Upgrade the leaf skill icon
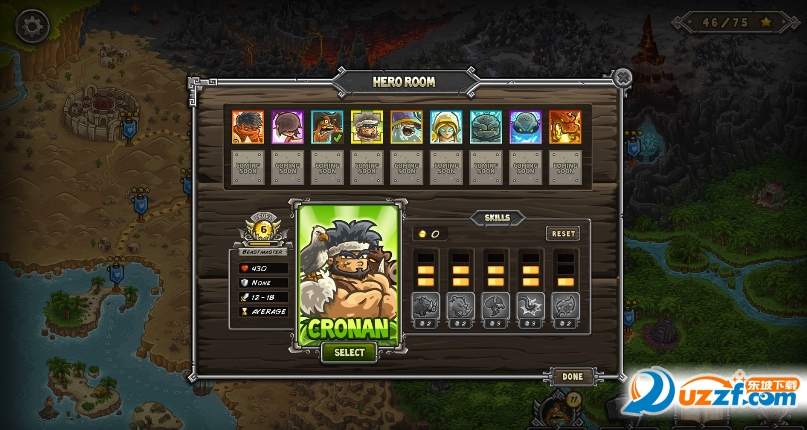 [x=566, y=304]
